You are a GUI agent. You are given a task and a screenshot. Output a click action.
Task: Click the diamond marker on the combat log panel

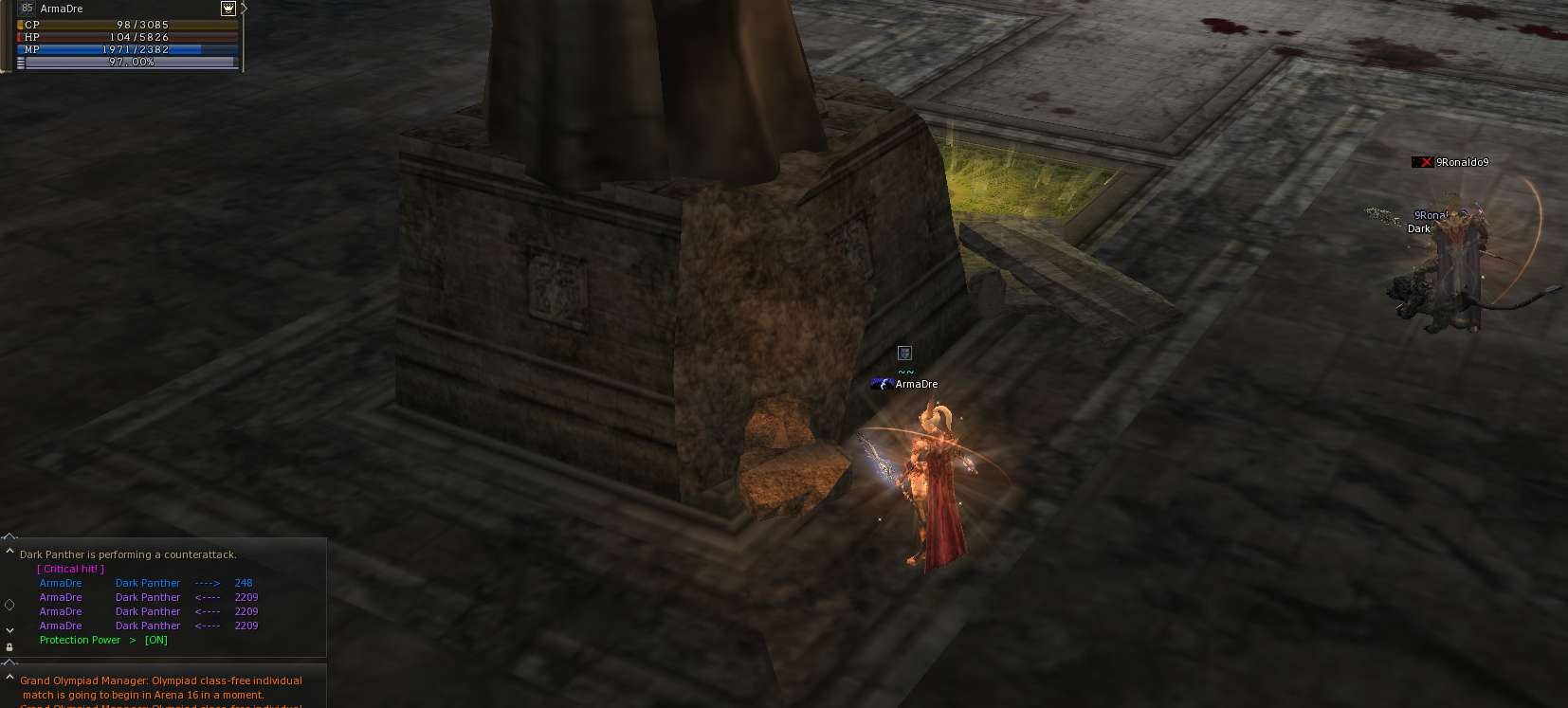[9, 605]
